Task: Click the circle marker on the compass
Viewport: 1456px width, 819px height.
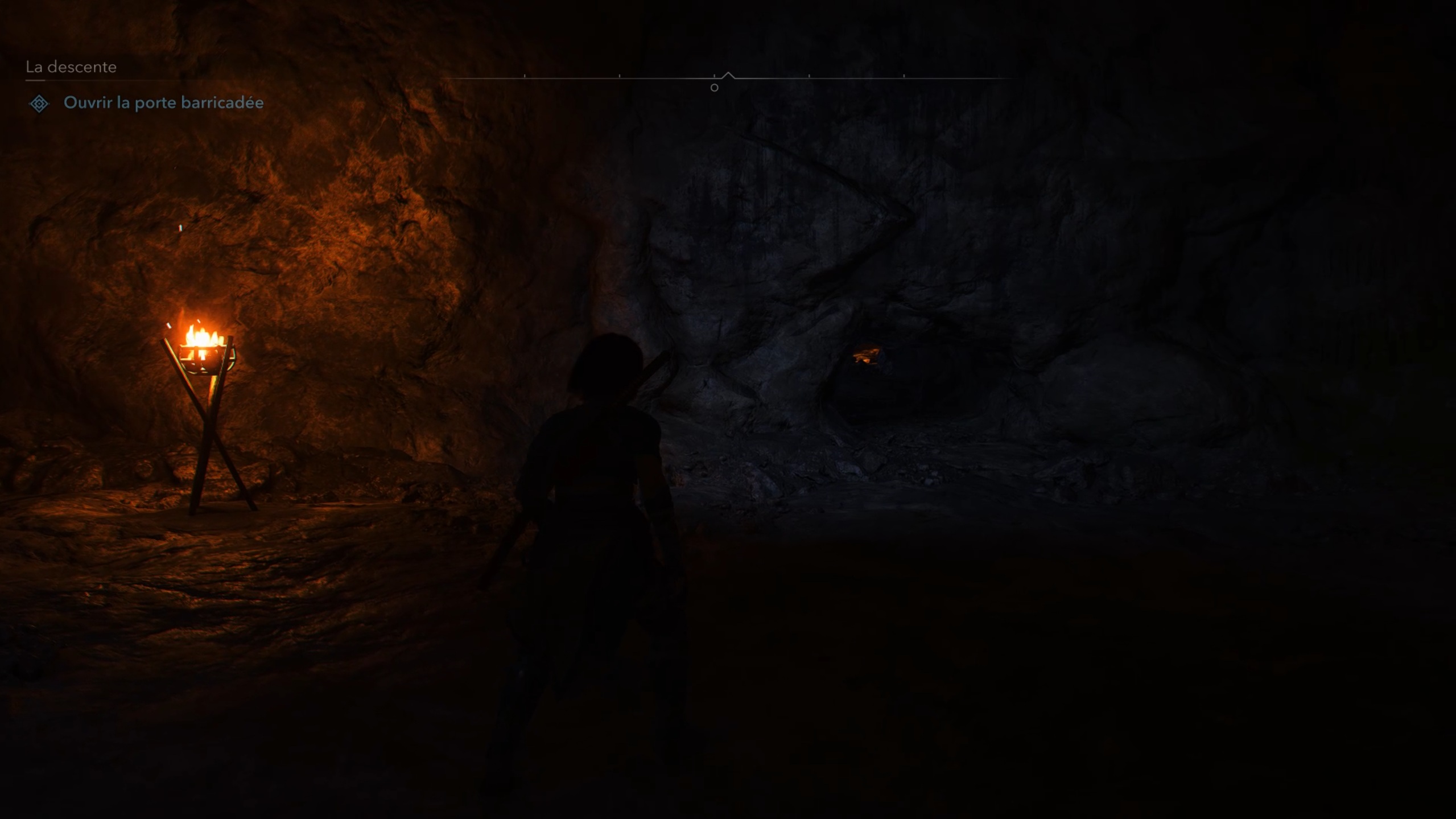Action: tap(714, 88)
